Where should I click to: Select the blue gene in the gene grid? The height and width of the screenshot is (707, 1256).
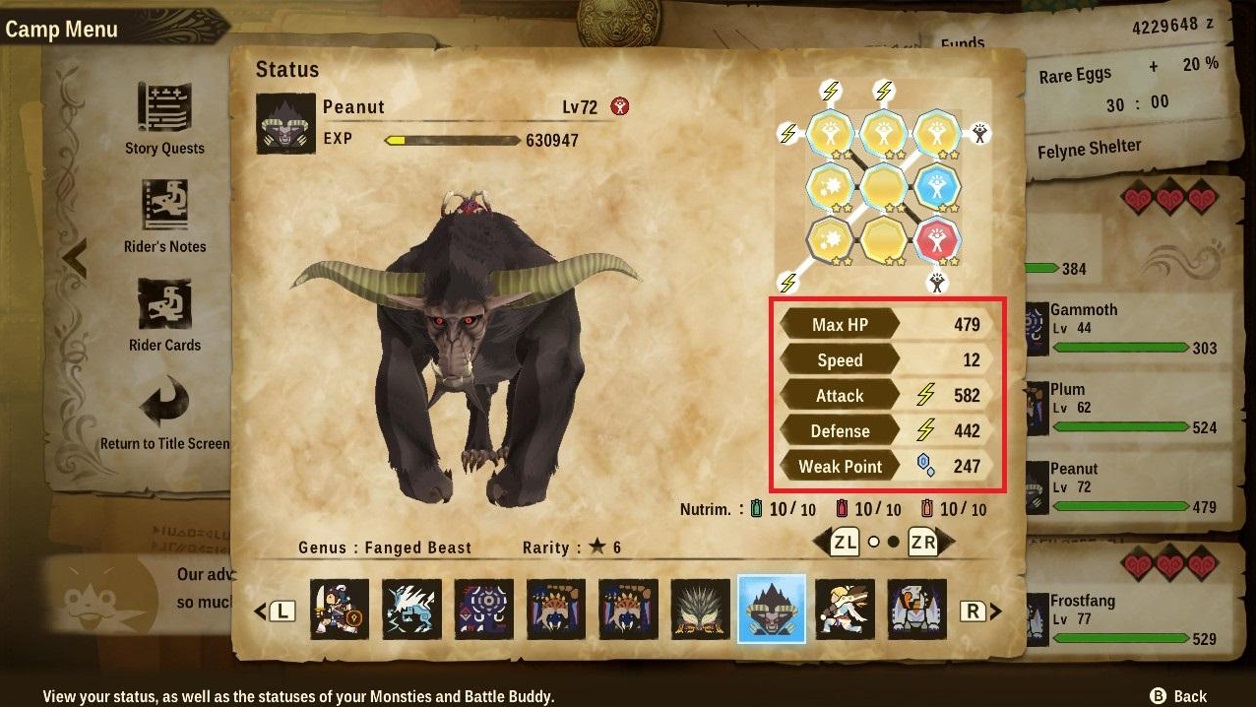click(938, 186)
